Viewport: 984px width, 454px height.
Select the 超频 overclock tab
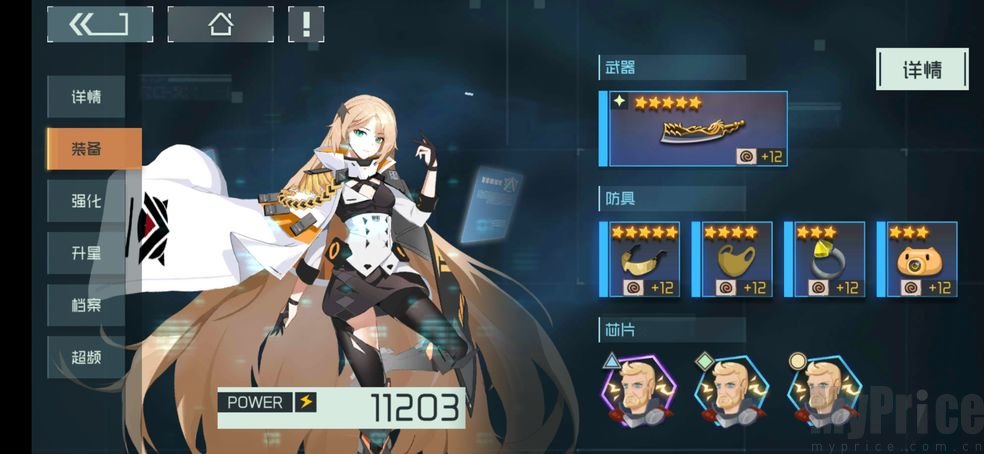[x=86, y=357]
